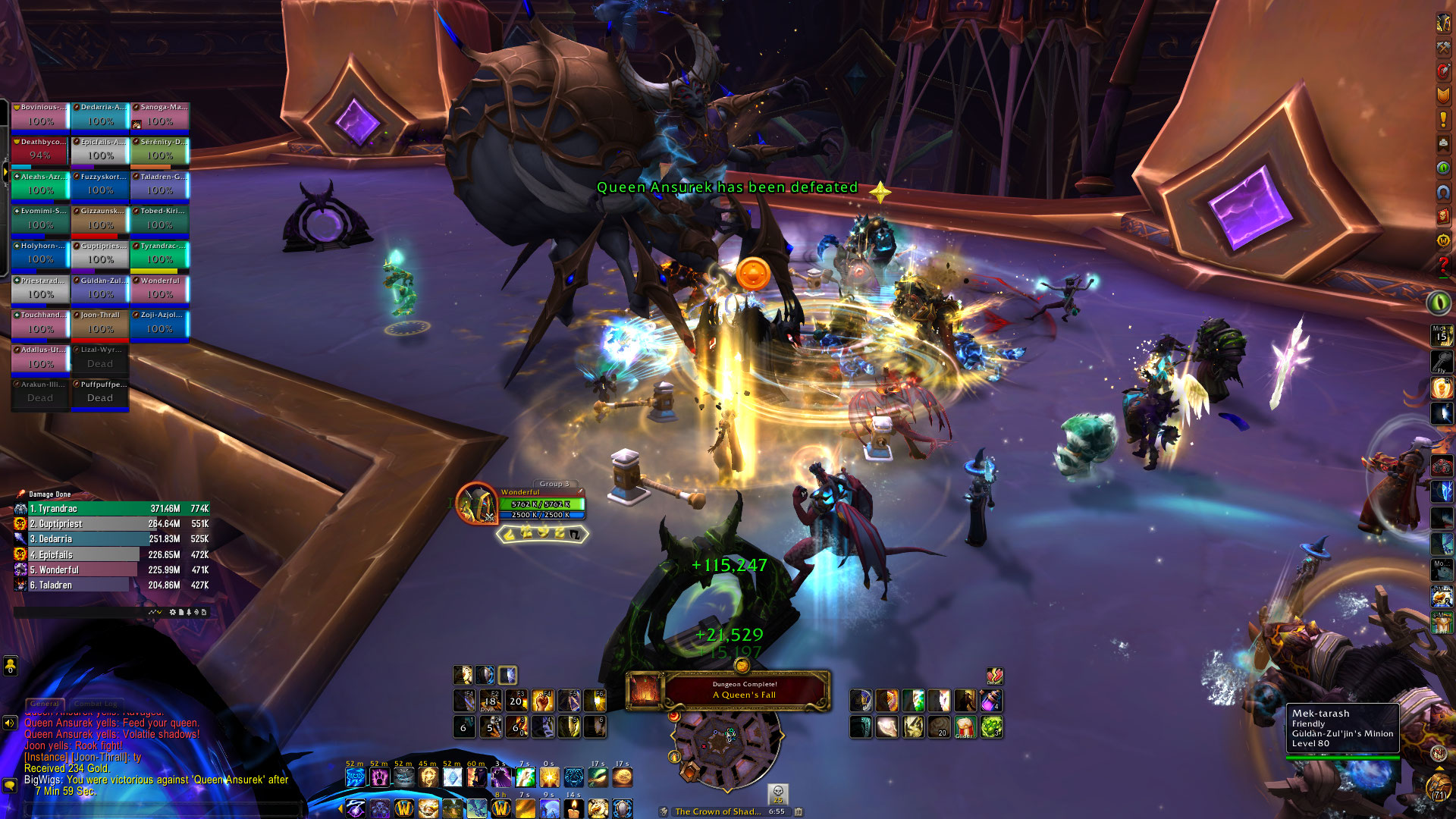Click the Damage Done meter title
1456x819 pixels.
[50, 494]
